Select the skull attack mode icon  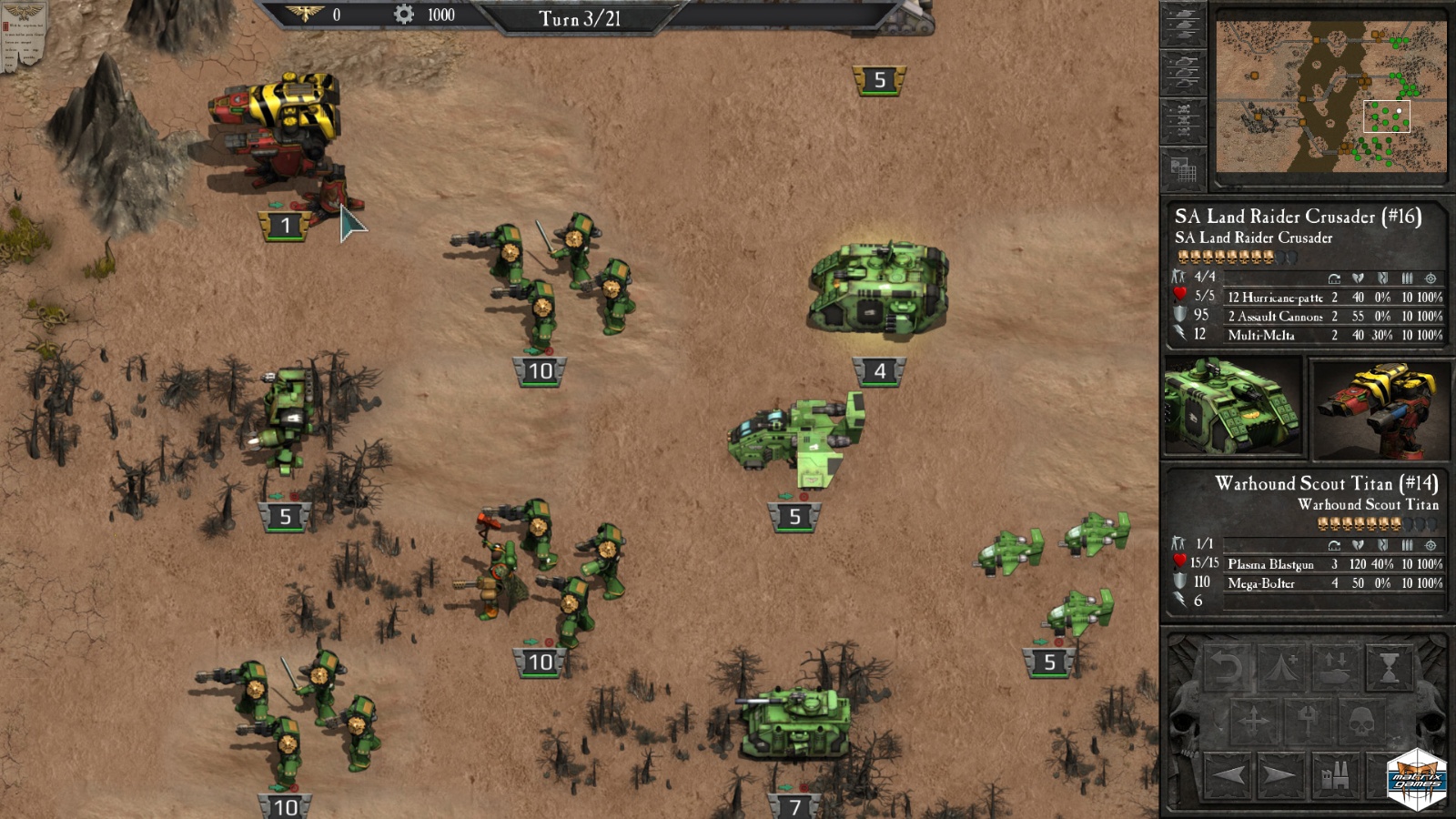coord(1360,722)
